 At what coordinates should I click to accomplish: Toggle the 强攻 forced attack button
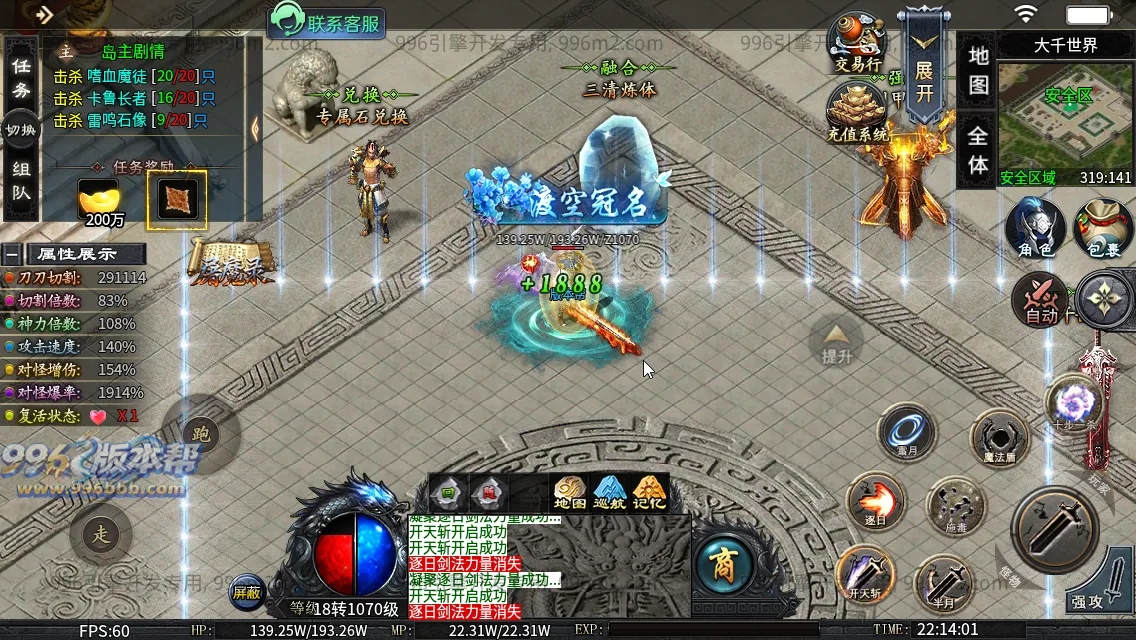click(x=1098, y=580)
